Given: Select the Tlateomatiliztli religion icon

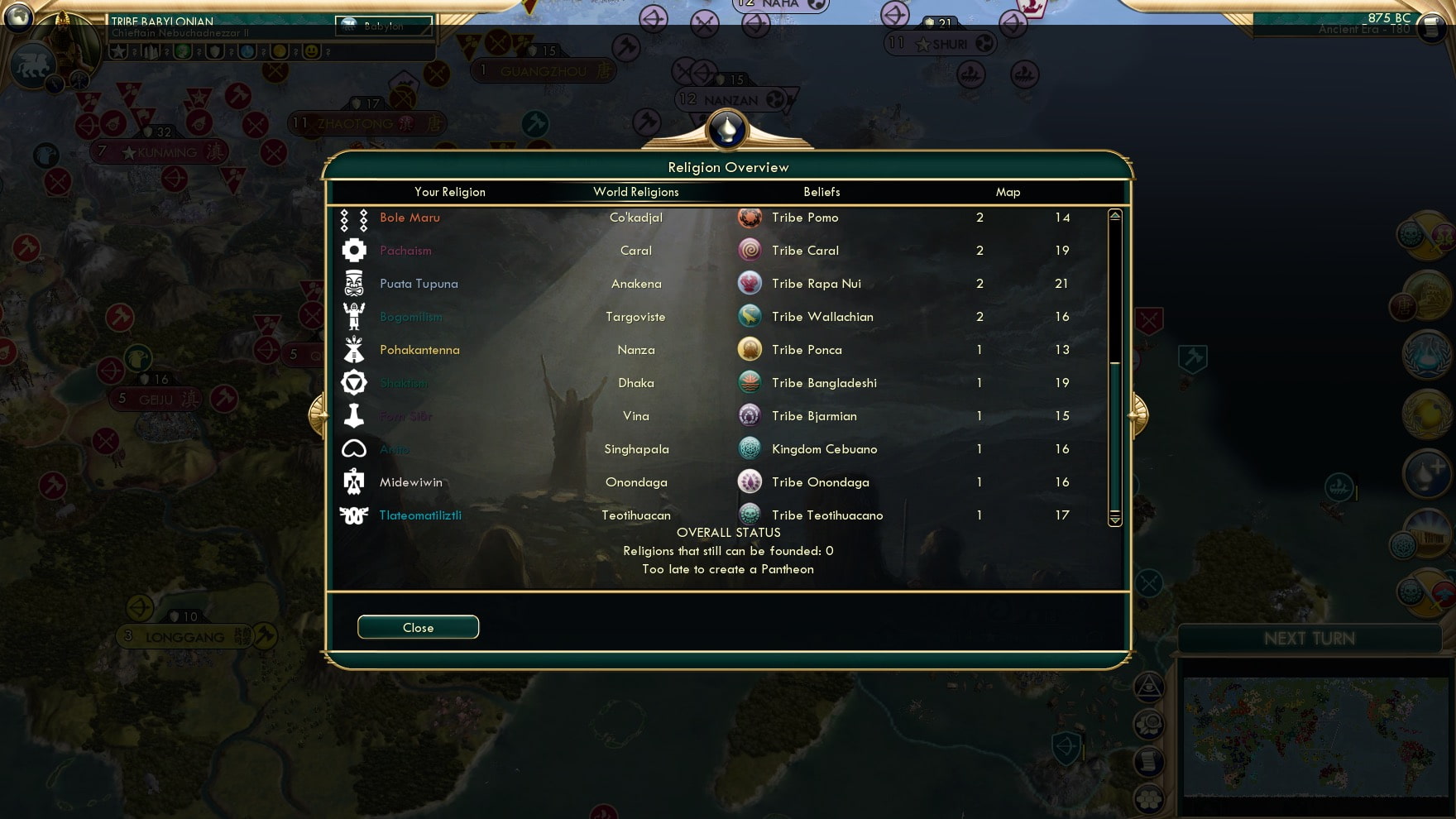Looking at the screenshot, I should click(x=354, y=515).
